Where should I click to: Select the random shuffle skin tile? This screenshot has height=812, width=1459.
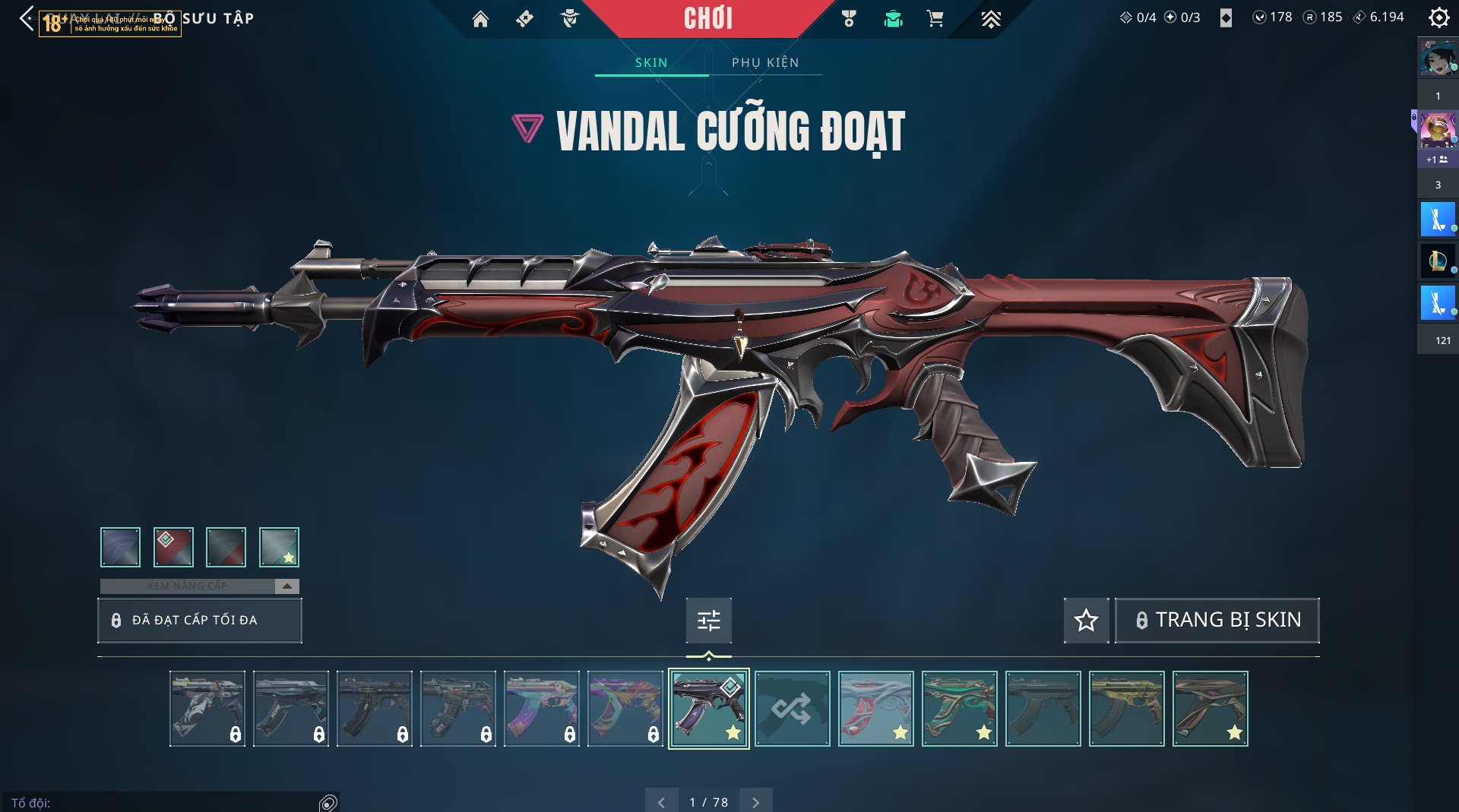coord(792,709)
